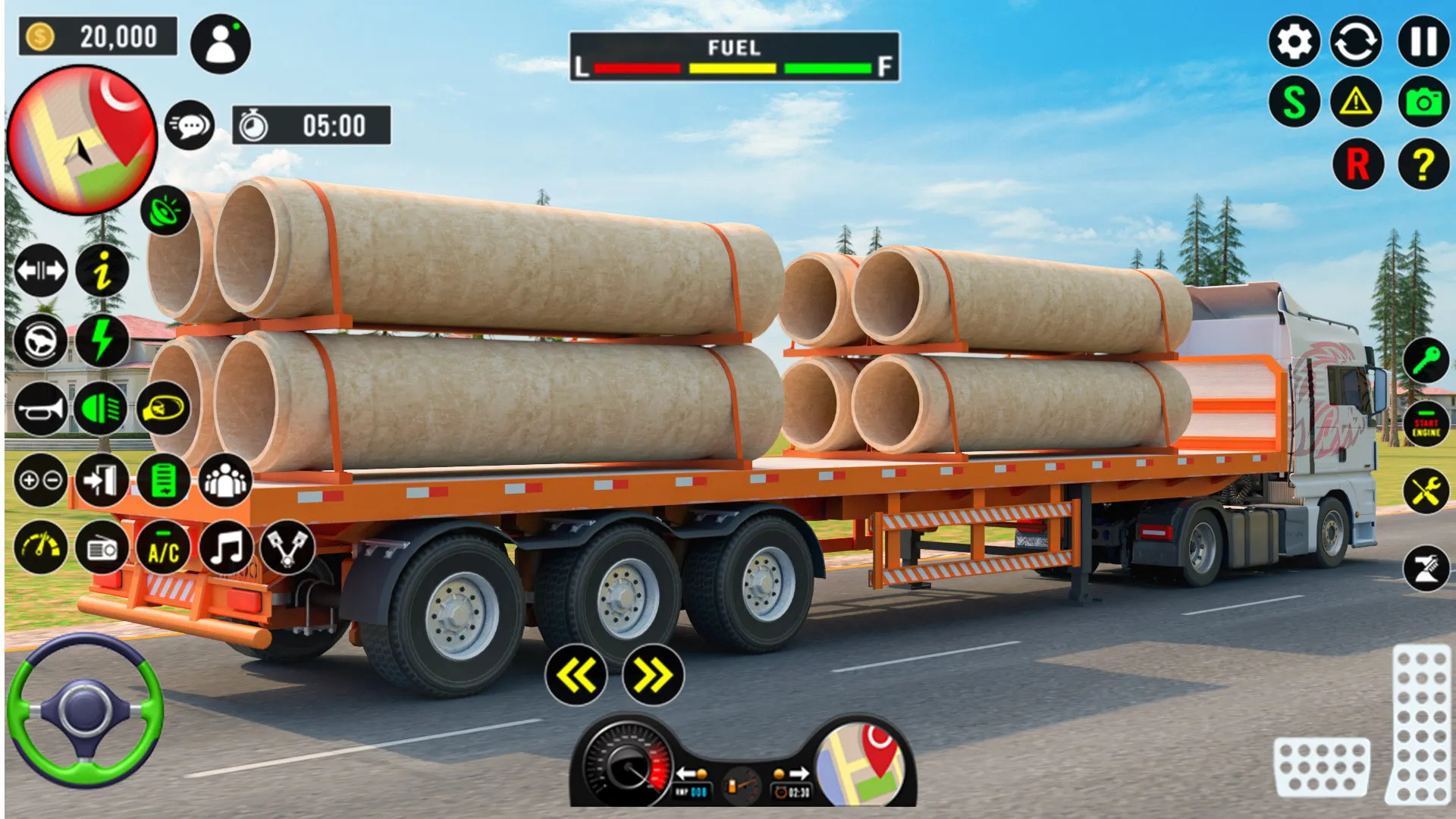
Task: Honk the truck horn
Action: 42,411
